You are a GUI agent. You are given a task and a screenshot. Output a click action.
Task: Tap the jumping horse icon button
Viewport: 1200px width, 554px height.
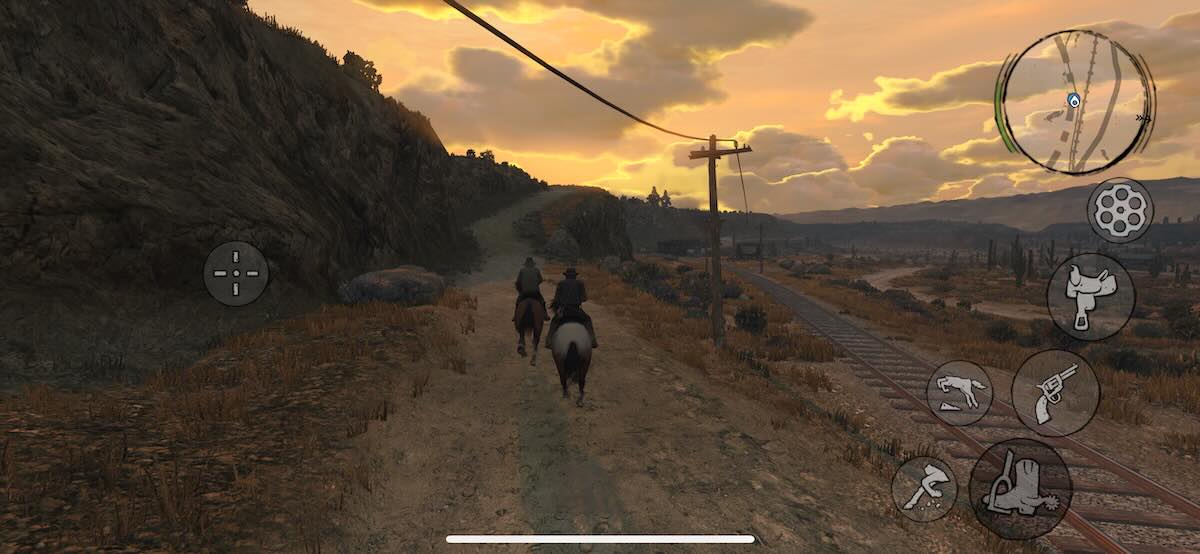pos(959,393)
